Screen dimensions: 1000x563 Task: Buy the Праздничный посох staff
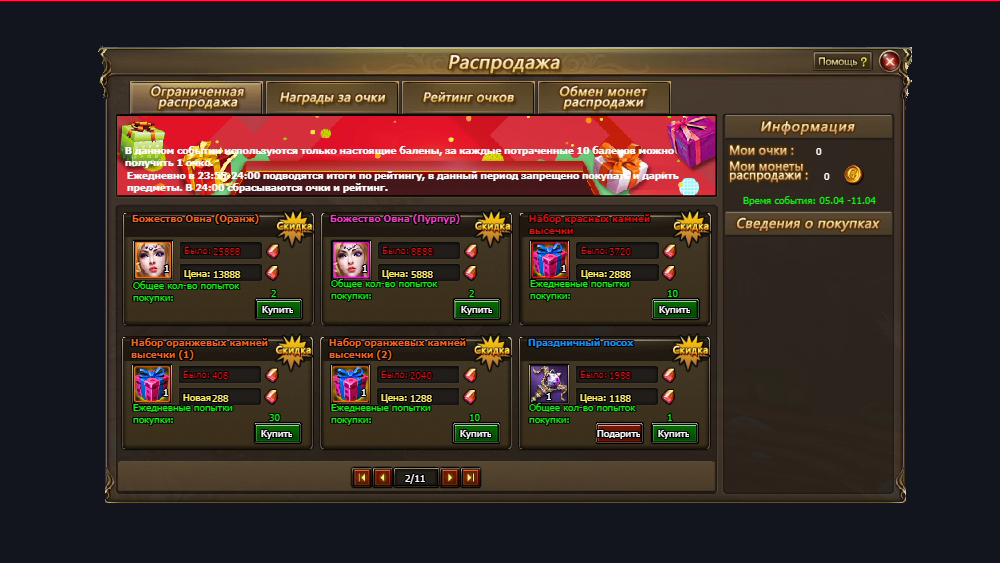point(675,434)
